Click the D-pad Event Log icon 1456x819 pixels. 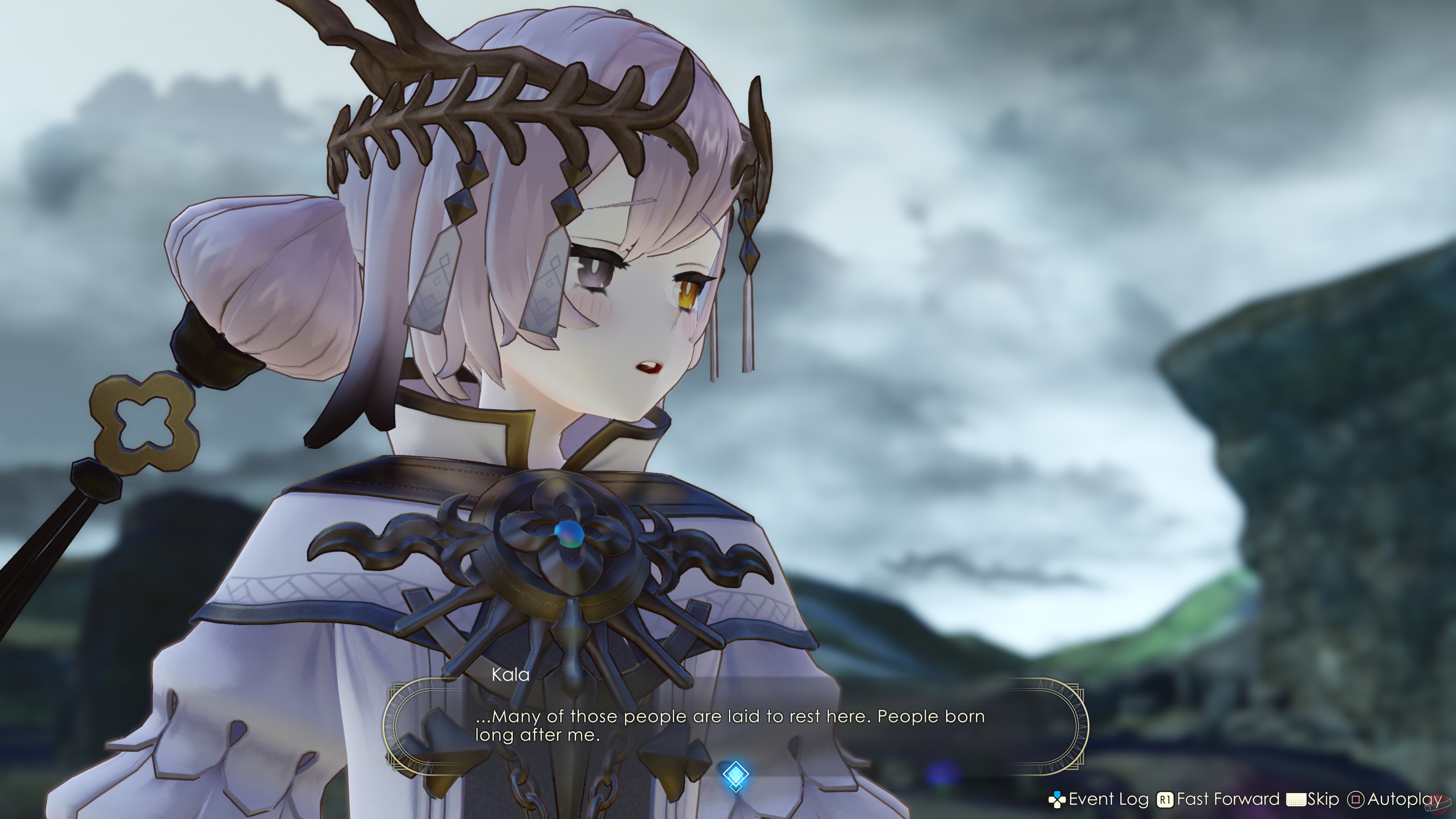tap(1057, 800)
